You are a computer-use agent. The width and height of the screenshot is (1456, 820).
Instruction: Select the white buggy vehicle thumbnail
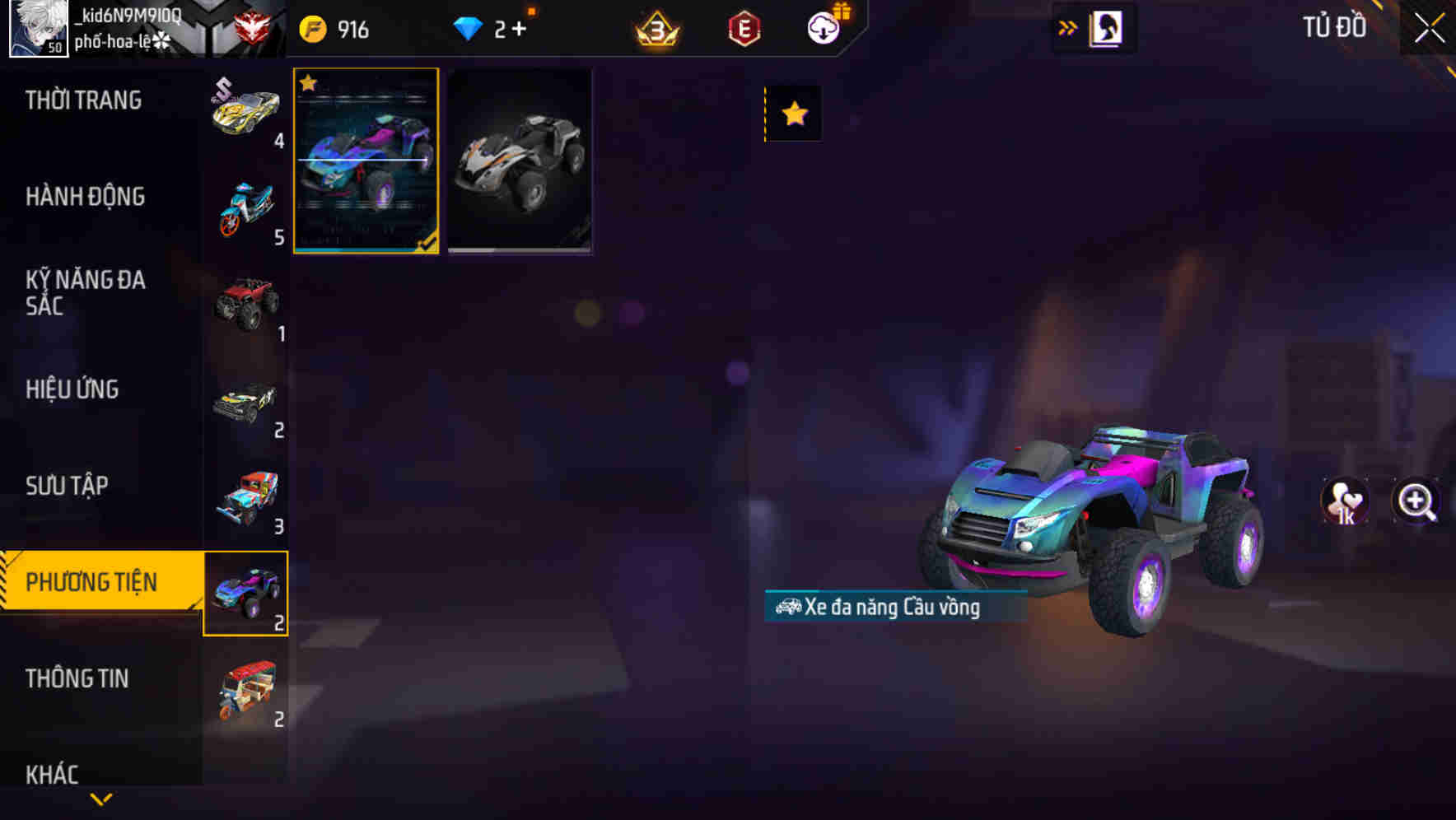click(520, 161)
